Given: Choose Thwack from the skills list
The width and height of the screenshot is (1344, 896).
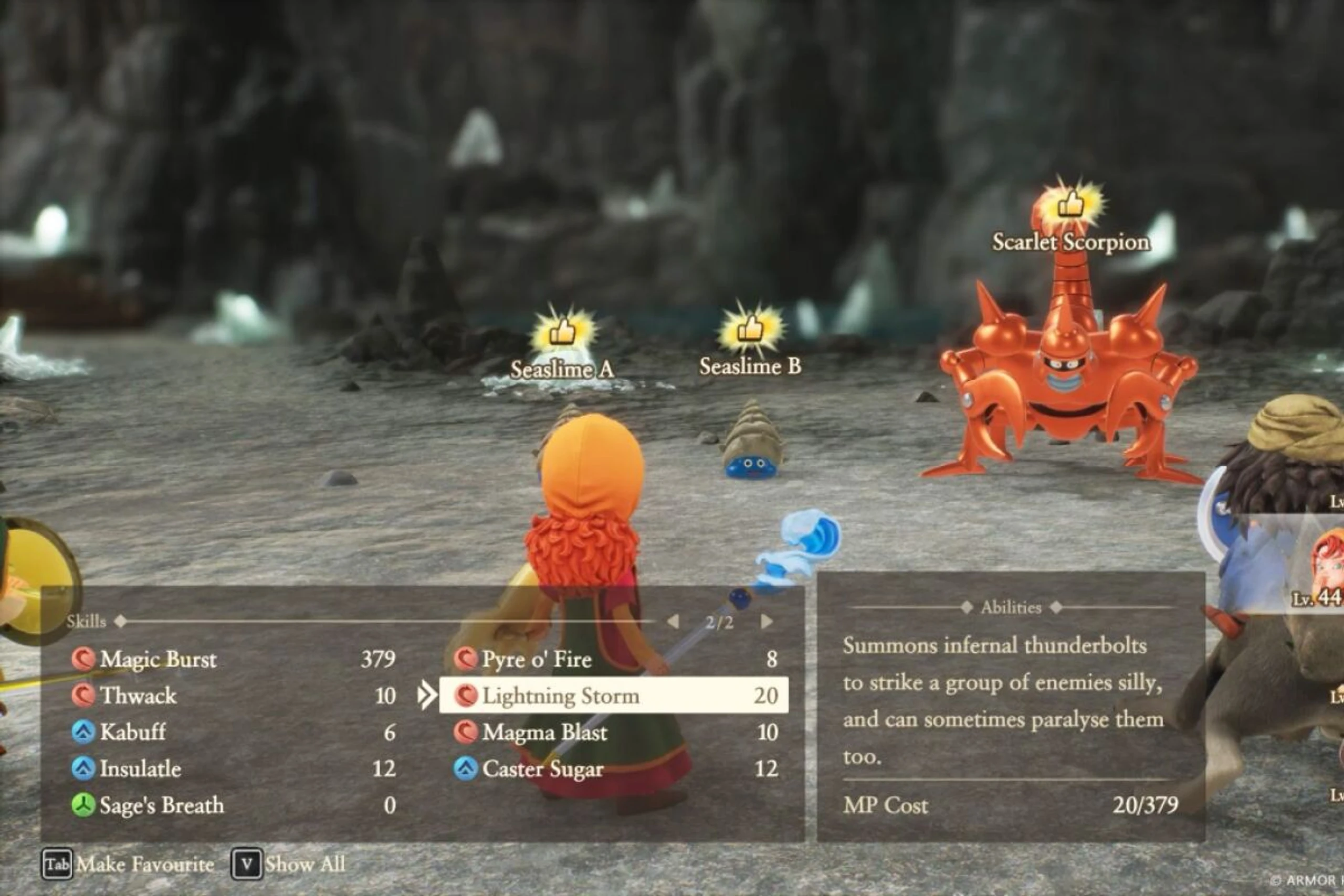Looking at the screenshot, I should pyautogui.click(x=138, y=696).
